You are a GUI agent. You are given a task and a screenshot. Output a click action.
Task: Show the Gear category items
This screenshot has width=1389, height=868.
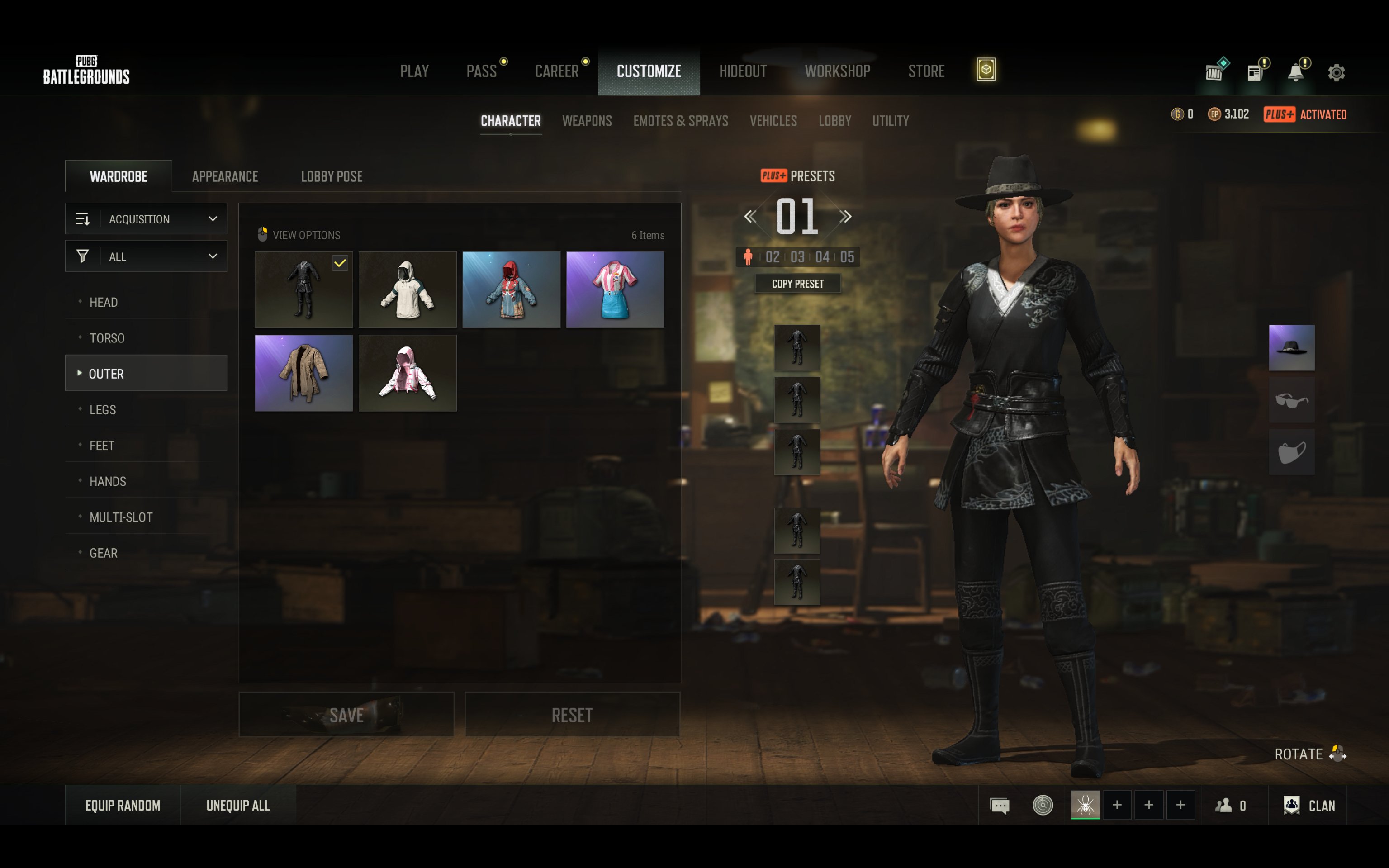click(x=103, y=553)
